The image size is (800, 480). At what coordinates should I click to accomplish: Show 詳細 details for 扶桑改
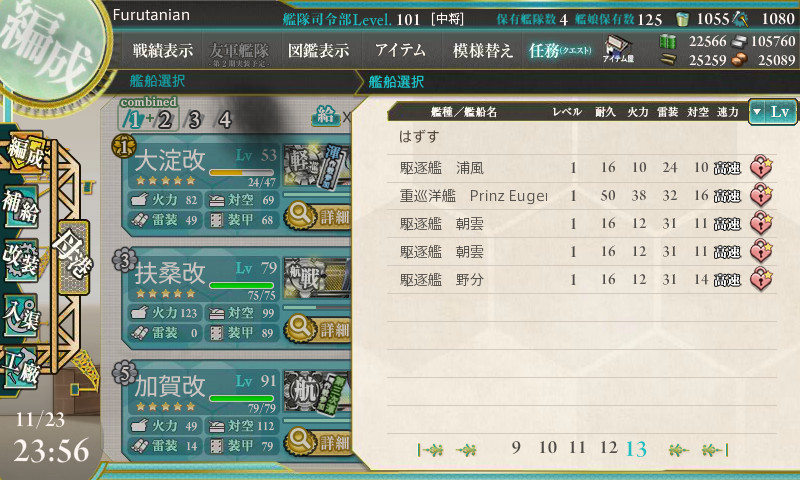(320, 327)
